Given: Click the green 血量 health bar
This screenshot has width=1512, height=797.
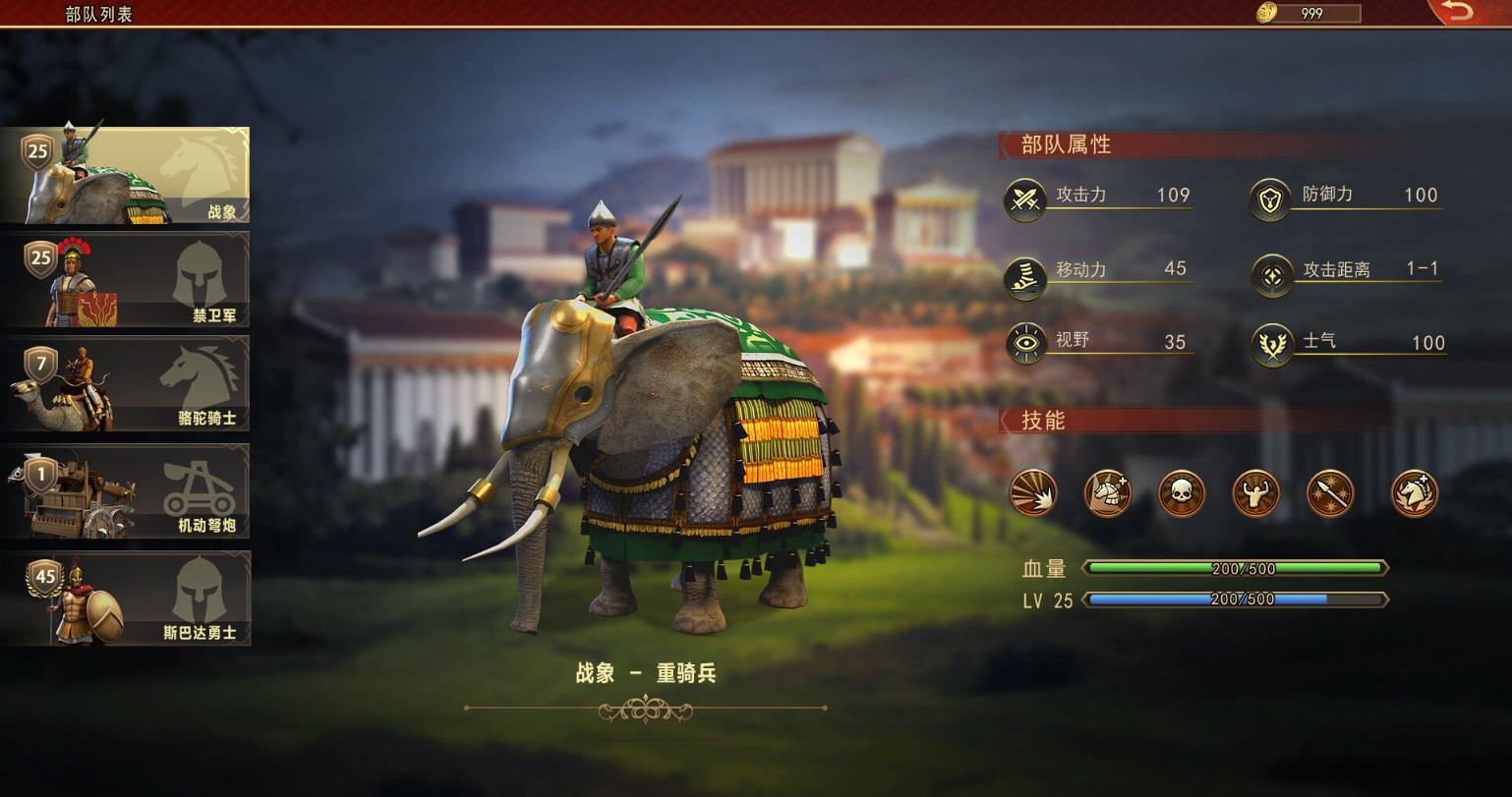Looking at the screenshot, I should [x=1234, y=567].
